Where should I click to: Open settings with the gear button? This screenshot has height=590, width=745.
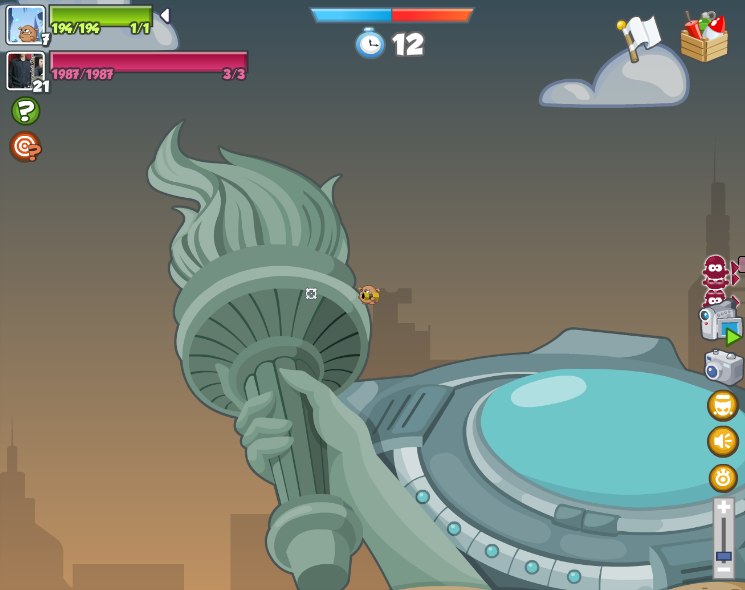coord(722,477)
